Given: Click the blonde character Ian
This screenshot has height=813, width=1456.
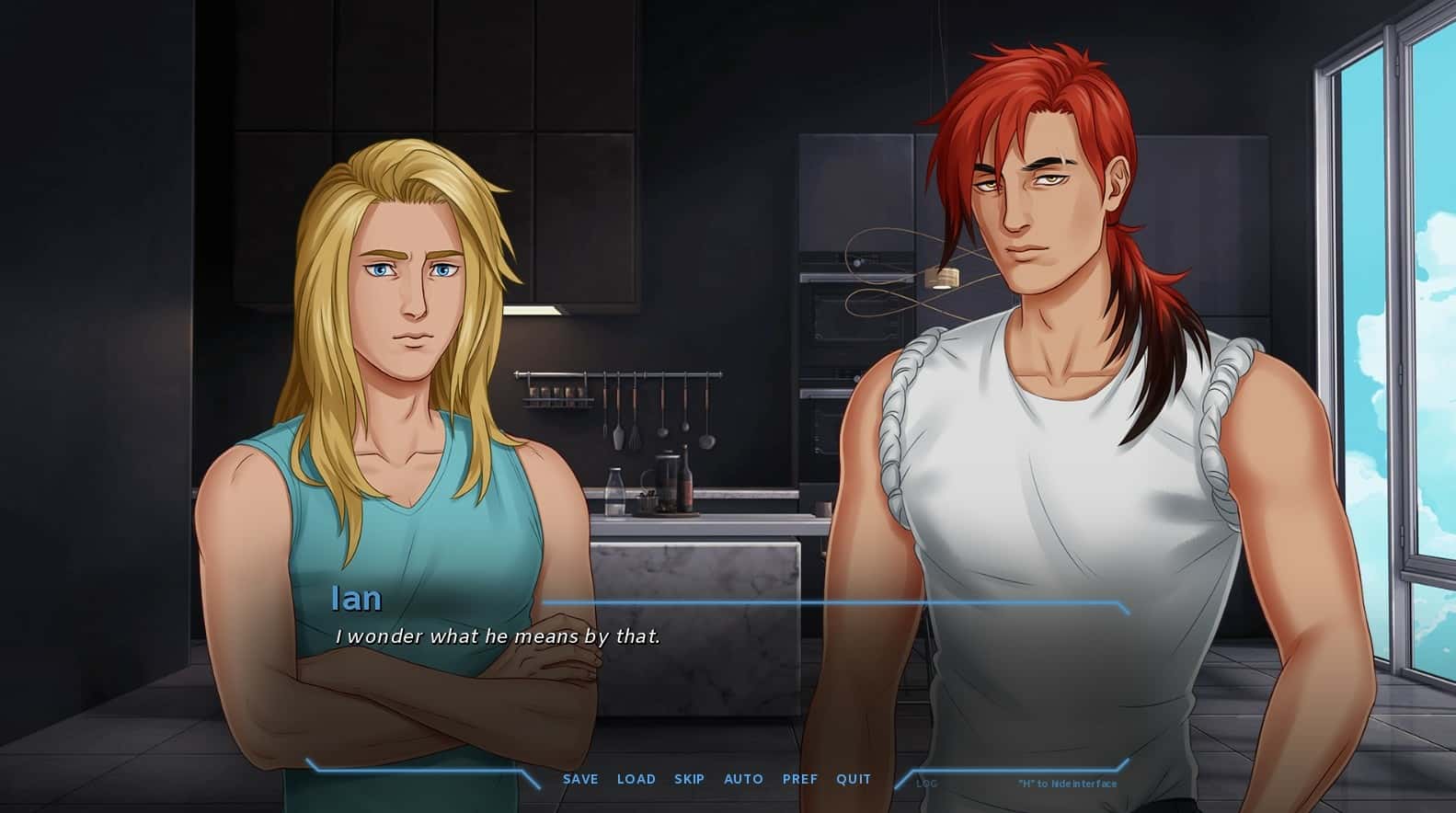Looking at the screenshot, I should 396,368.
